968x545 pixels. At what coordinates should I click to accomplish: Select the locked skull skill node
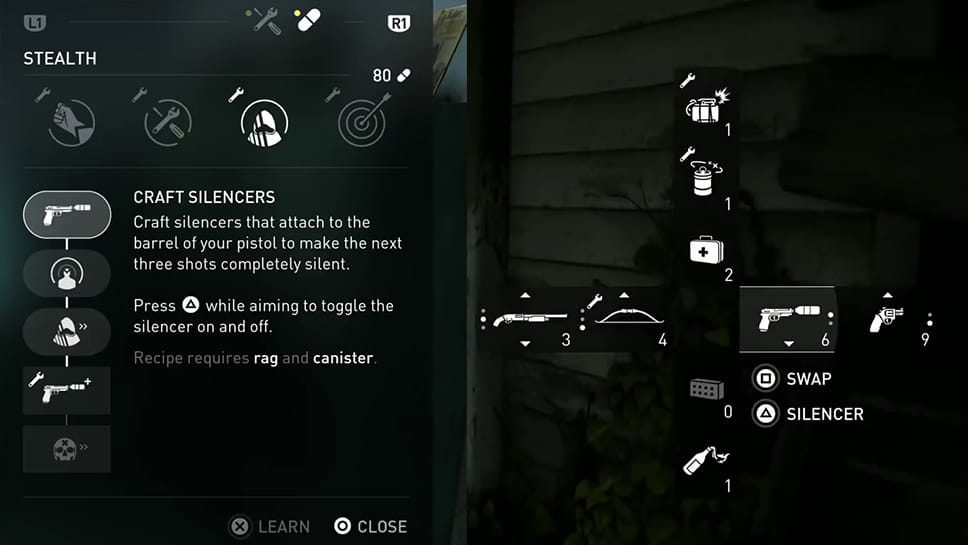coord(67,449)
